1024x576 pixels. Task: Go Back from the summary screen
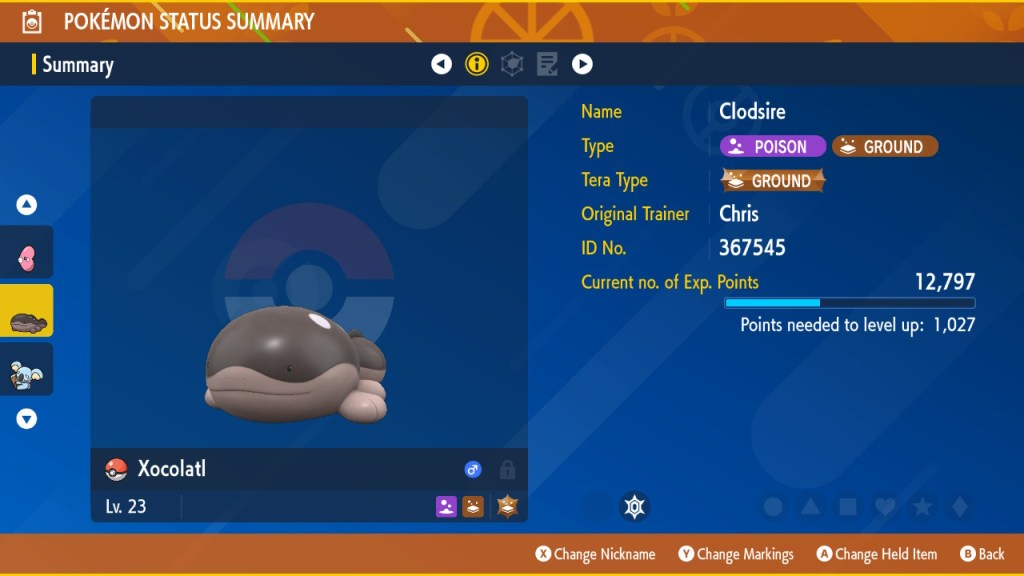point(982,554)
